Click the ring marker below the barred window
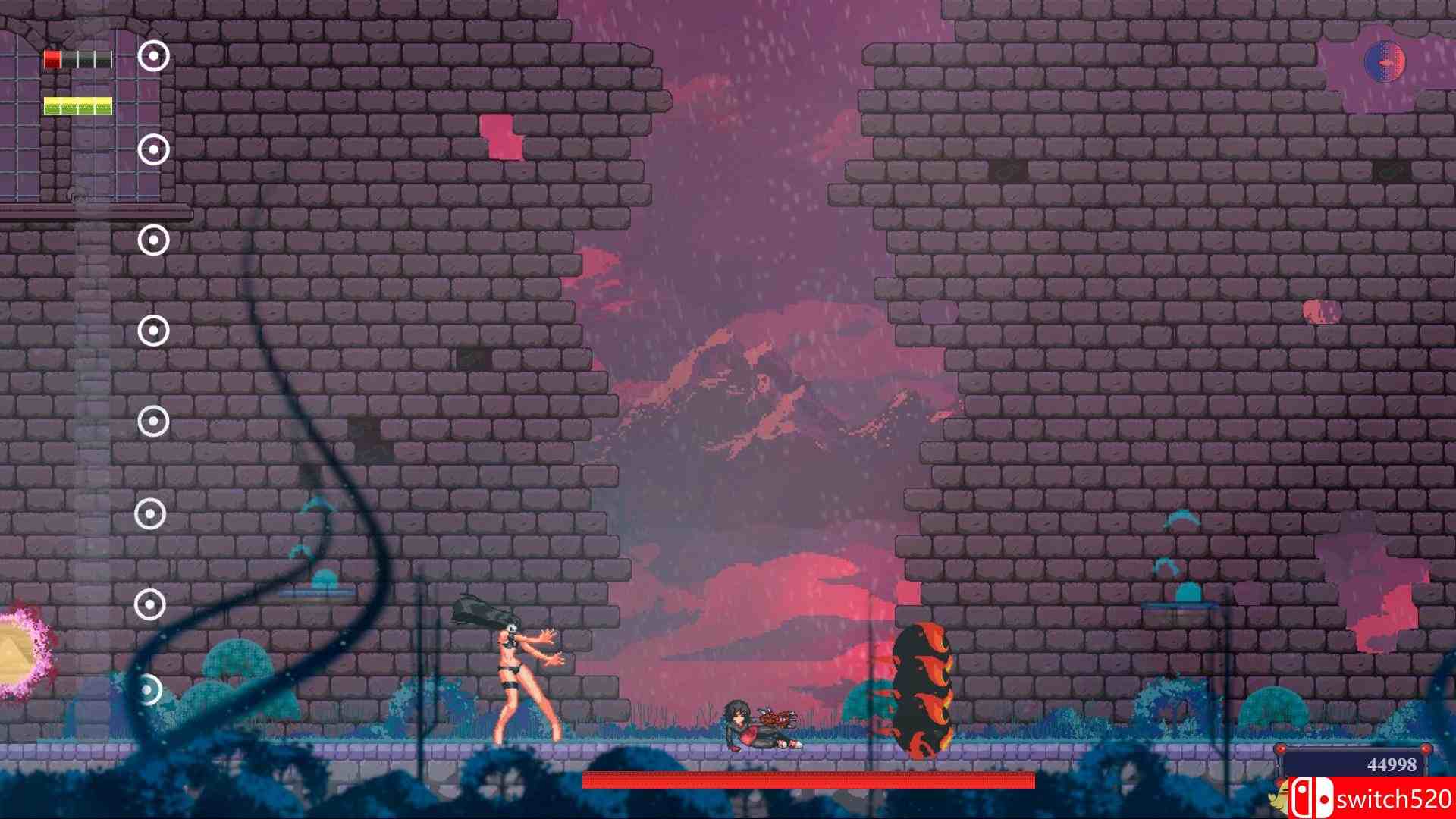Viewport: 1456px width, 819px height. pos(153,241)
